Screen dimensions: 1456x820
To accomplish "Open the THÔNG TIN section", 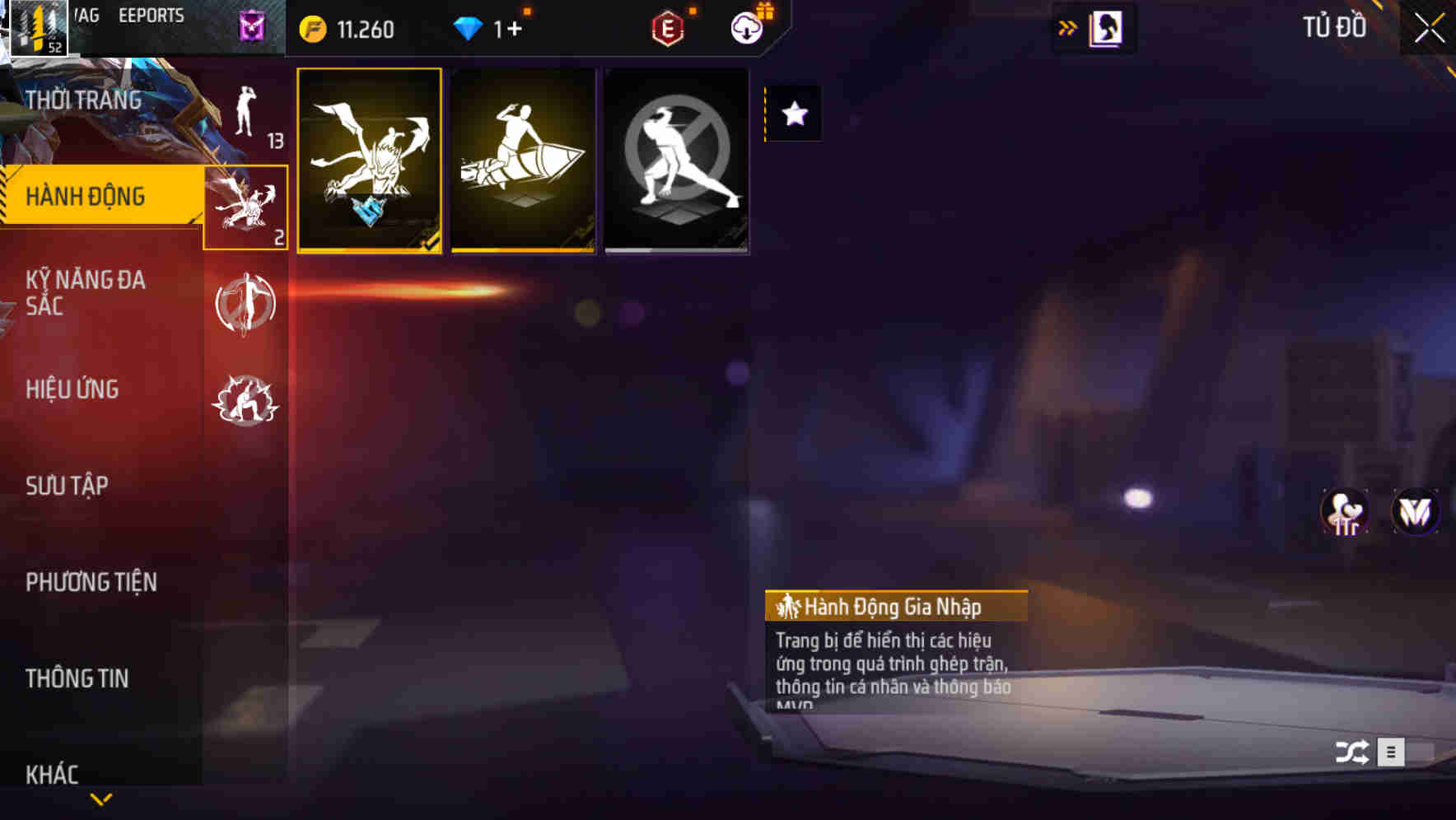I will point(77,678).
